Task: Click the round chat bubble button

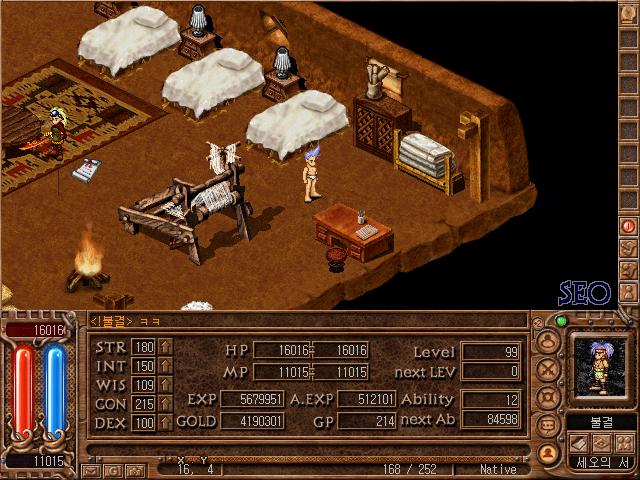Action: tap(547, 424)
